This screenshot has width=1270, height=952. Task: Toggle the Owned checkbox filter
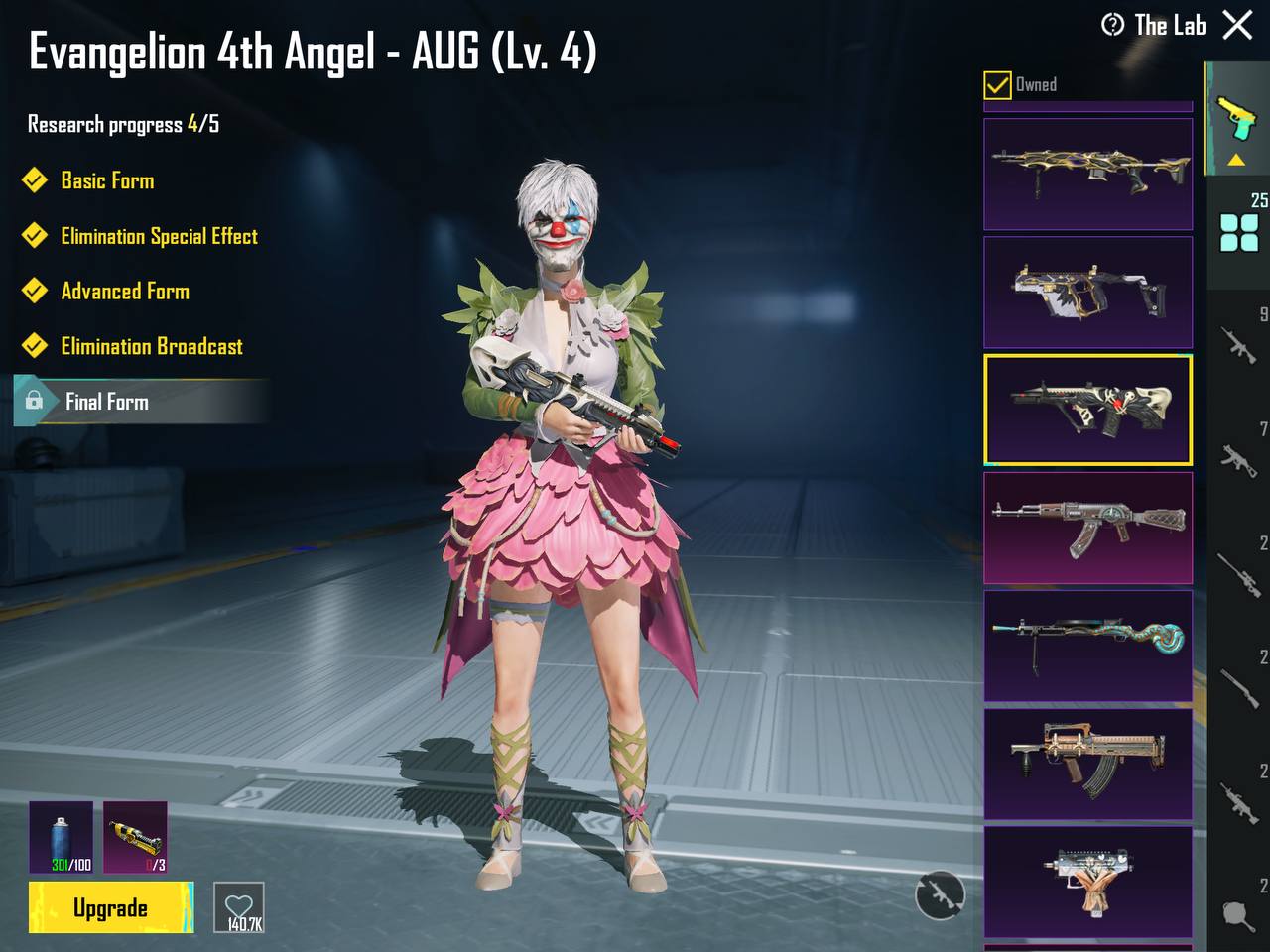pyautogui.click(x=997, y=85)
